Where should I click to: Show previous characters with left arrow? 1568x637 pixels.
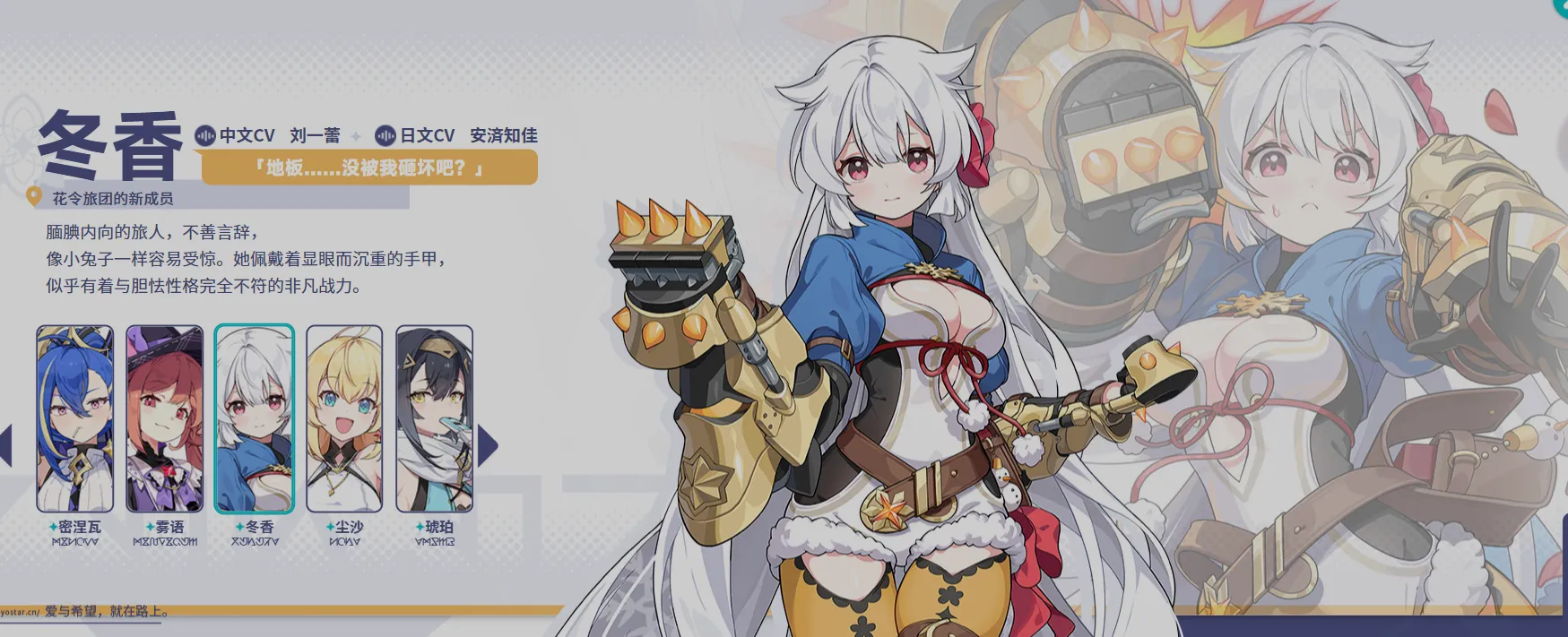click(5, 446)
